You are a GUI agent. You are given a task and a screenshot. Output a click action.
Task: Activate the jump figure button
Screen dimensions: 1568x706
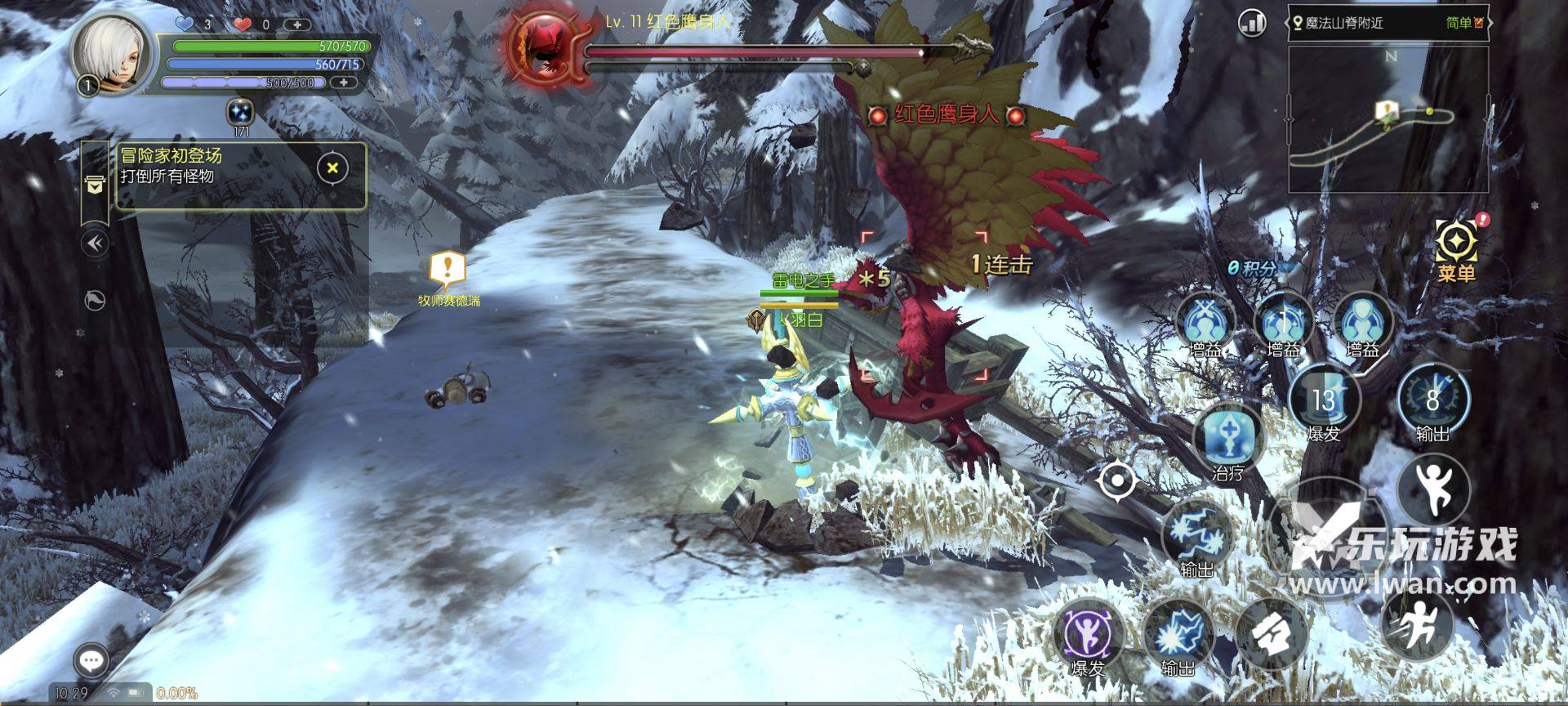click(1433, 489)
